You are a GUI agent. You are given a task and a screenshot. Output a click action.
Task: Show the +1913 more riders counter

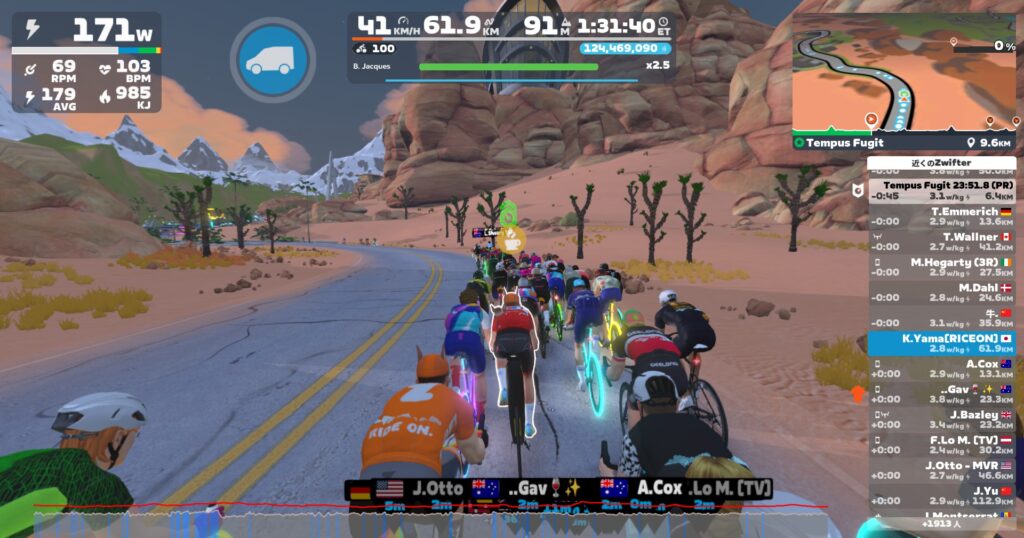[941, 523]
